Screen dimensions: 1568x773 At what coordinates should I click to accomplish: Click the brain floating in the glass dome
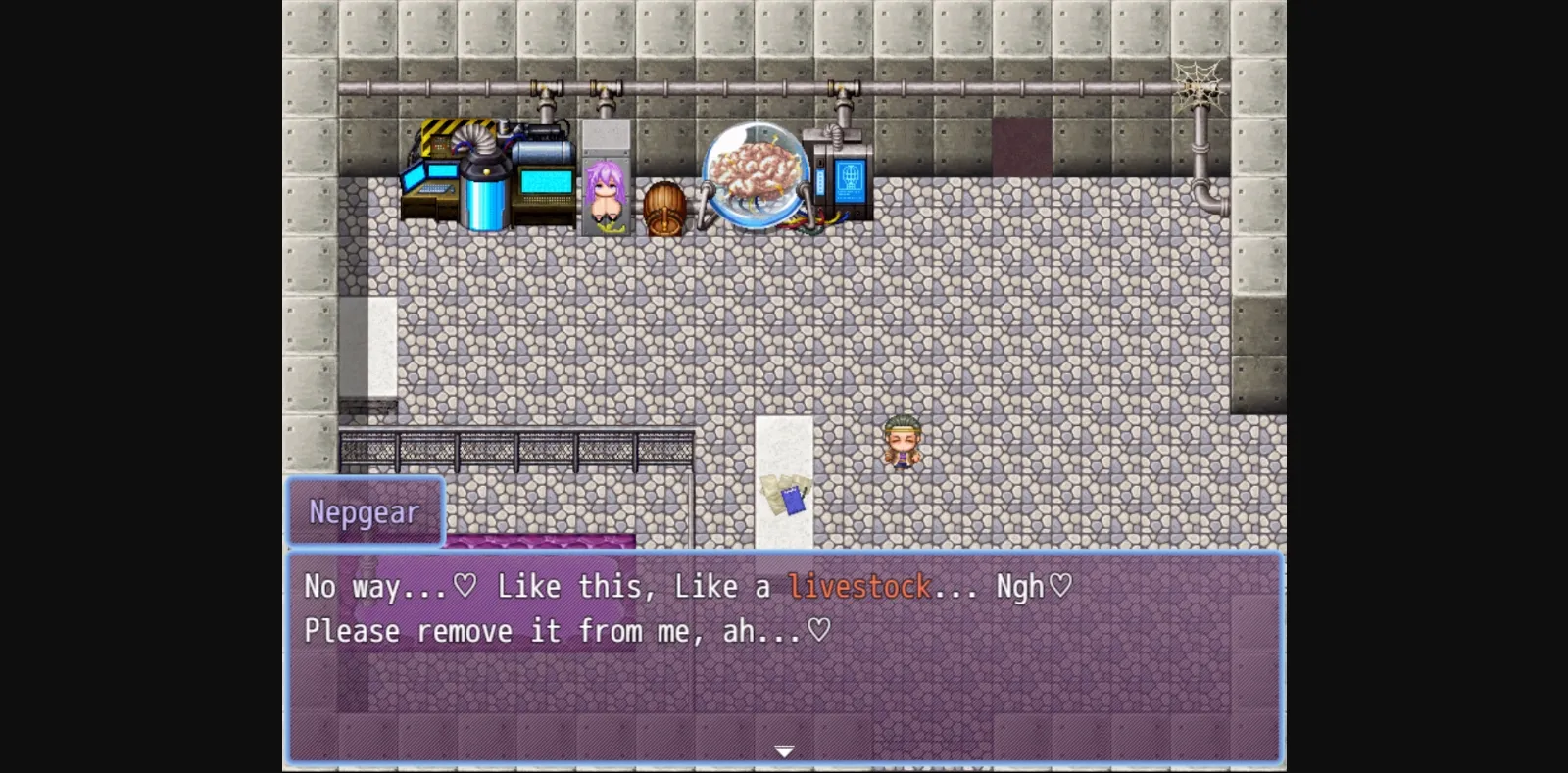757,169
